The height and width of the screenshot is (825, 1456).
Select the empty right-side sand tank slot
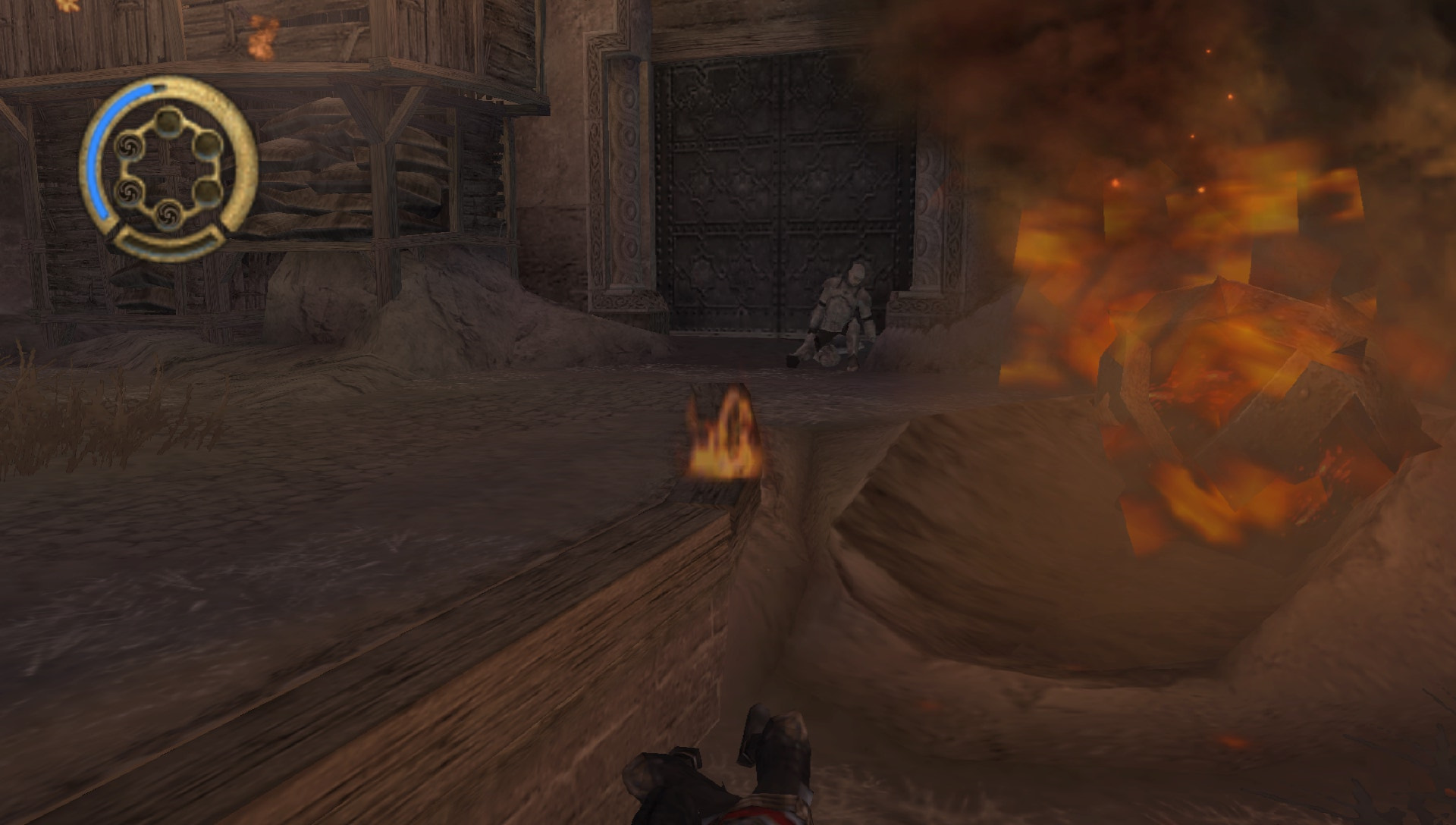[207, 144]
